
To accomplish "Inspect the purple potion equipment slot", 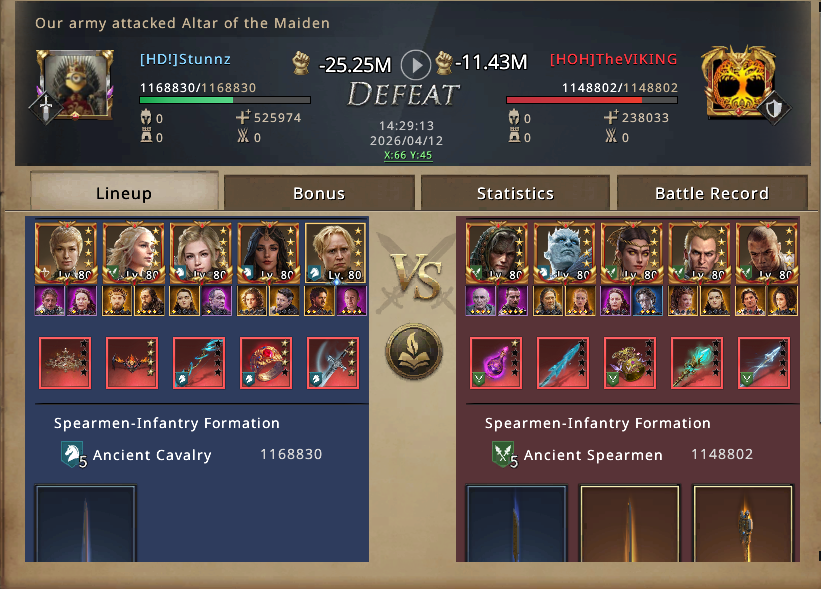I will click(496, 363).
